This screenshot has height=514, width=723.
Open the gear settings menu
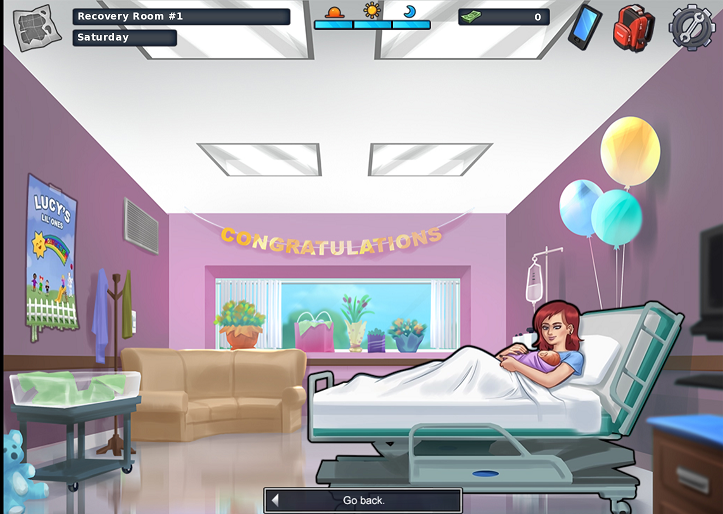coord(691,27)
